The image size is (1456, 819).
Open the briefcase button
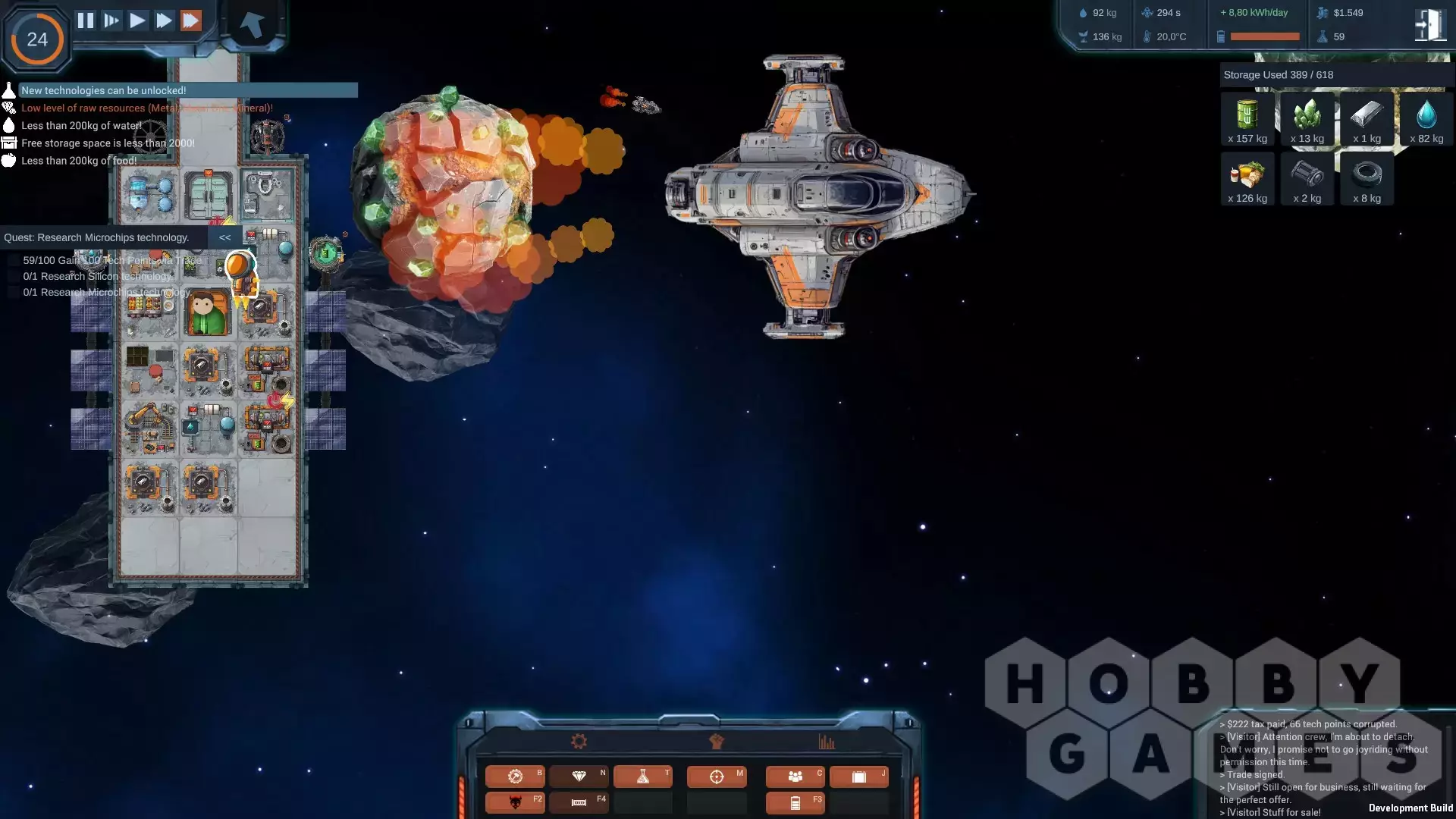pyautogui.click(x=858, y=777)
